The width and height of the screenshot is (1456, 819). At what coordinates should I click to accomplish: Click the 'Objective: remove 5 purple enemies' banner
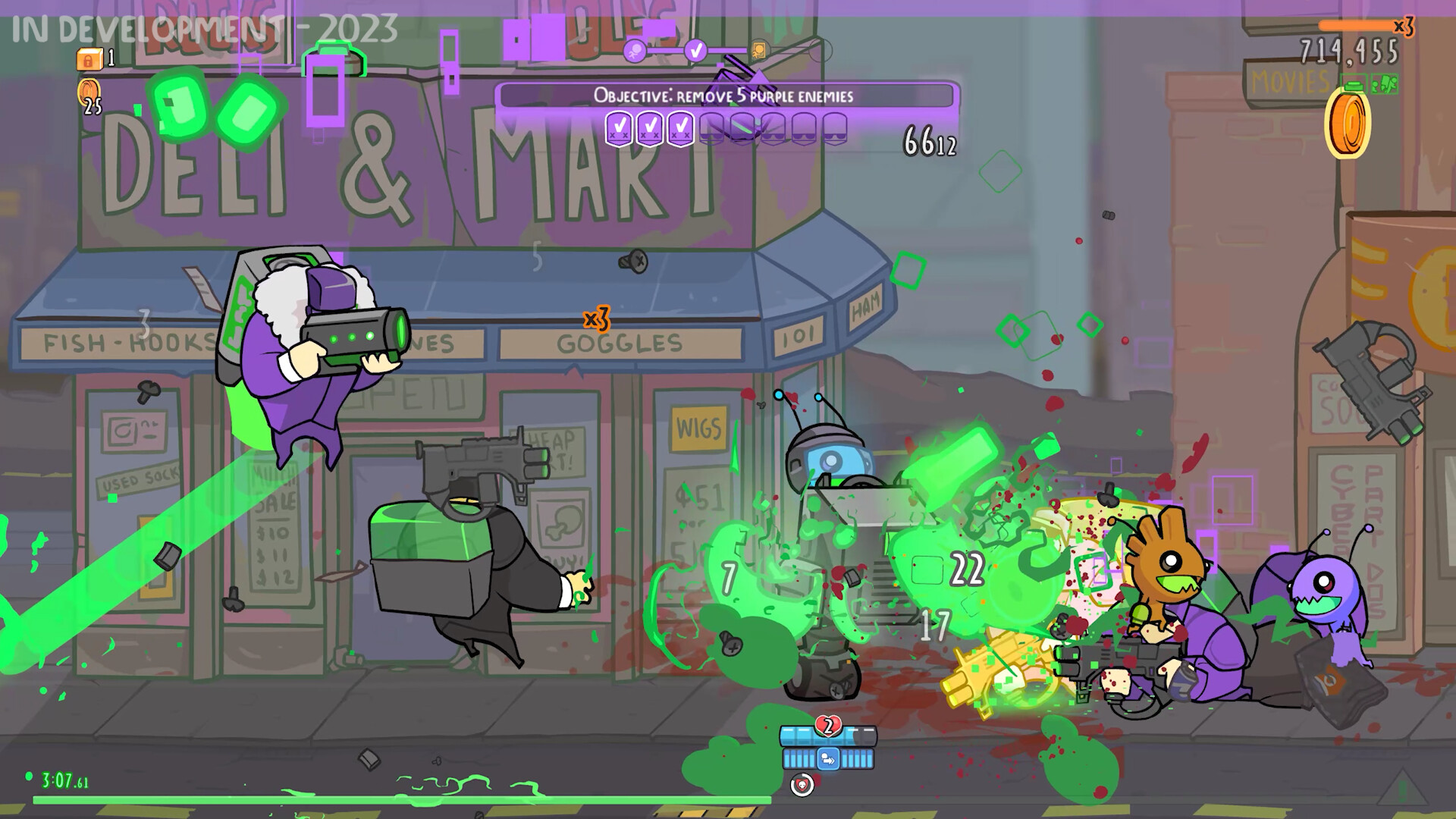click(x=724, y=96)
